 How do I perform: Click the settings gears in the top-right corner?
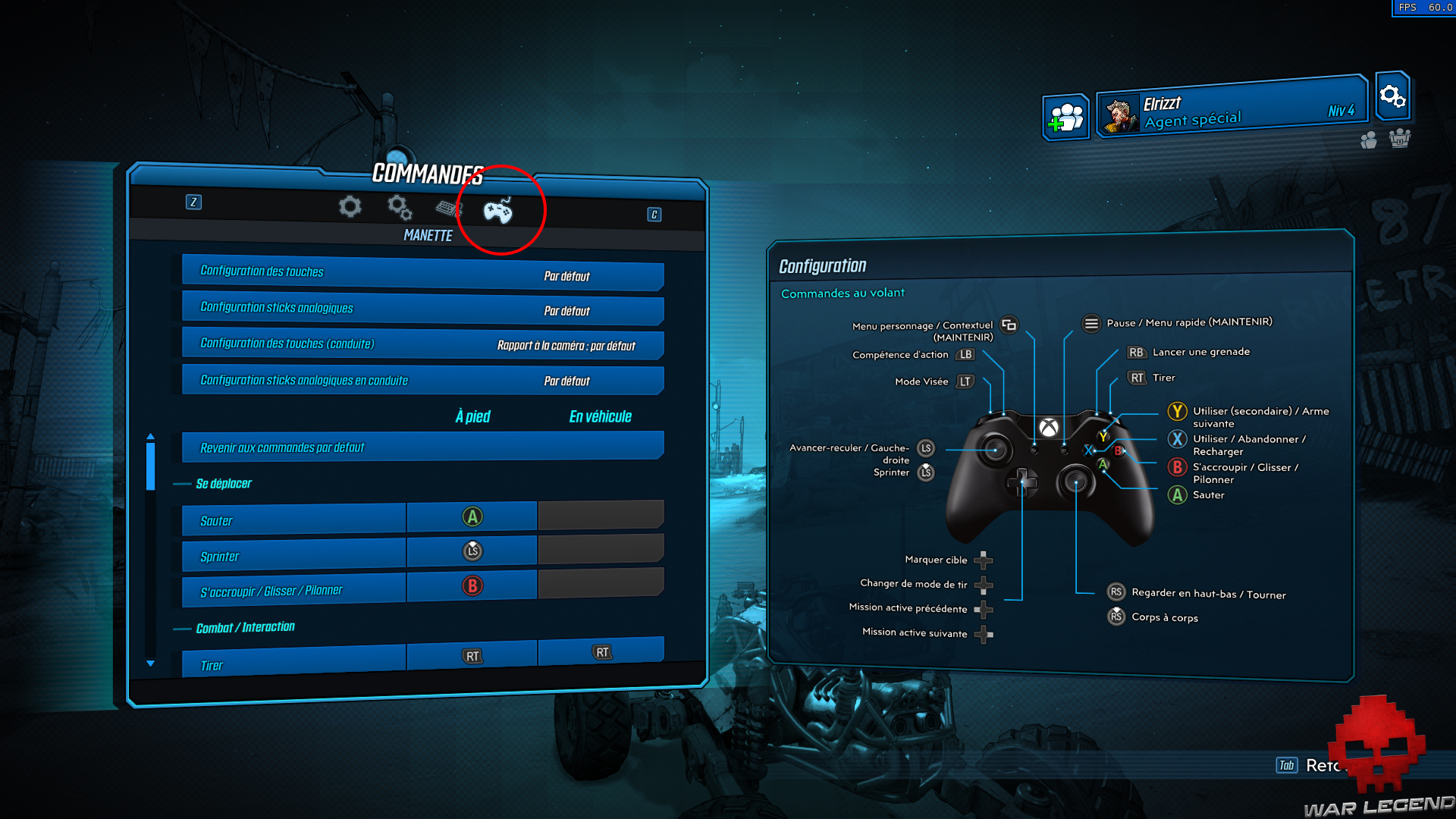1392,97
